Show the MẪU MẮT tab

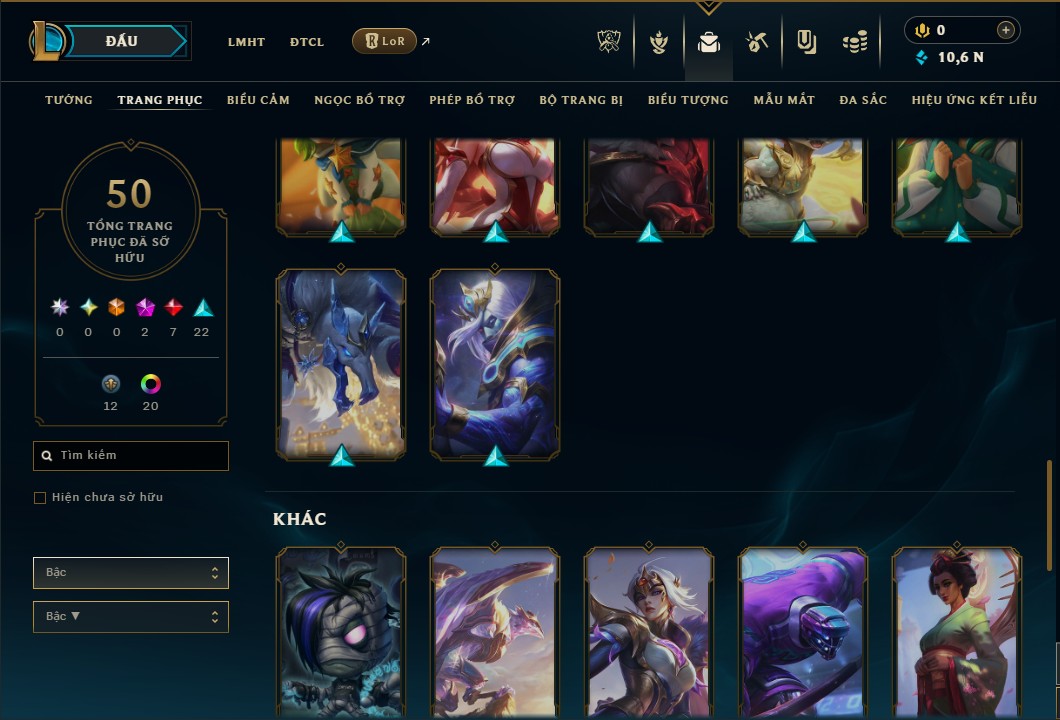point(784,100)
